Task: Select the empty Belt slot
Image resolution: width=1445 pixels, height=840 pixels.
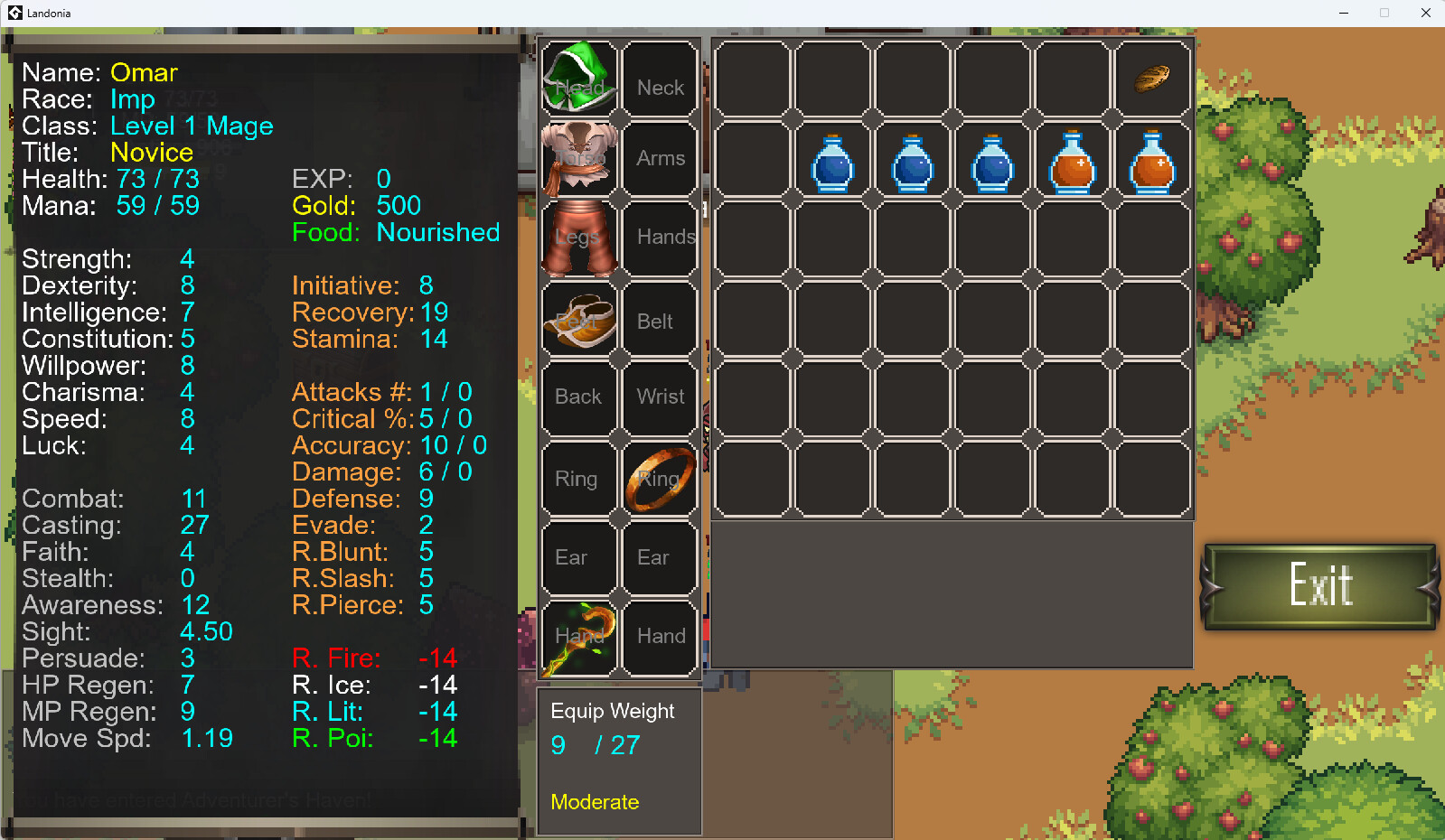Action: tap(660, 316)
